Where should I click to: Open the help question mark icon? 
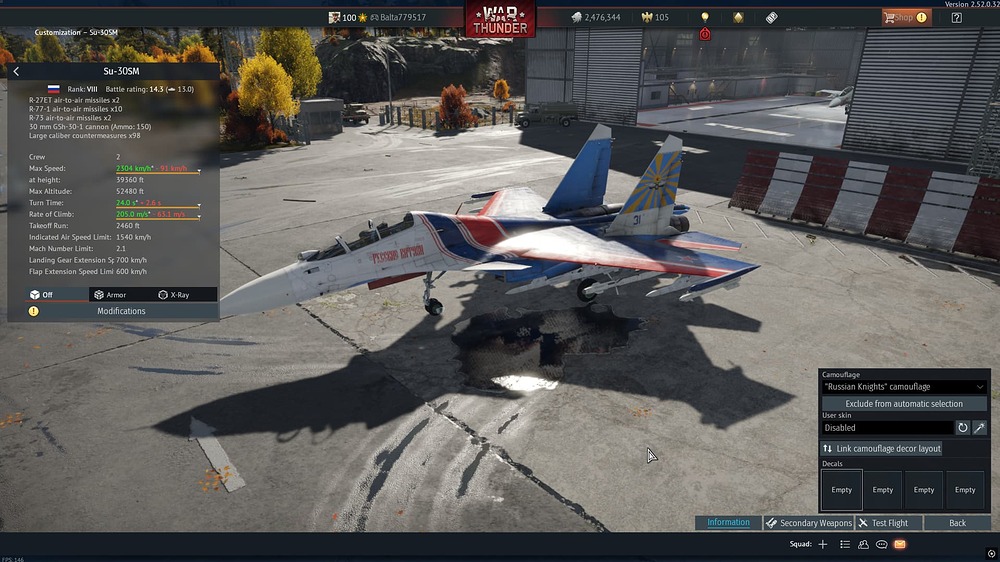pyautogui.click(x=957, y=17)
